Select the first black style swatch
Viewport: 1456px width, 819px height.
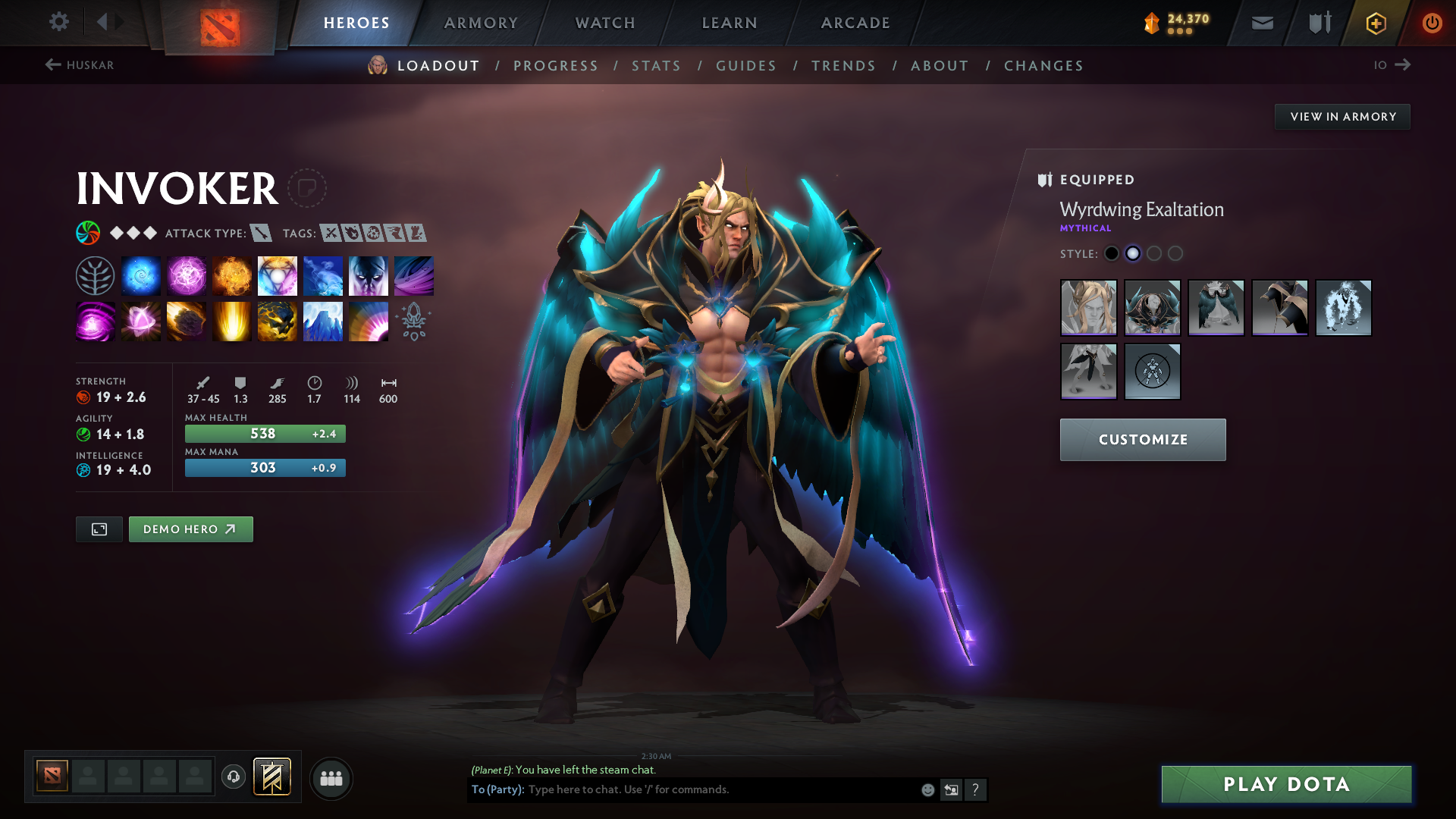[1112, 253]
